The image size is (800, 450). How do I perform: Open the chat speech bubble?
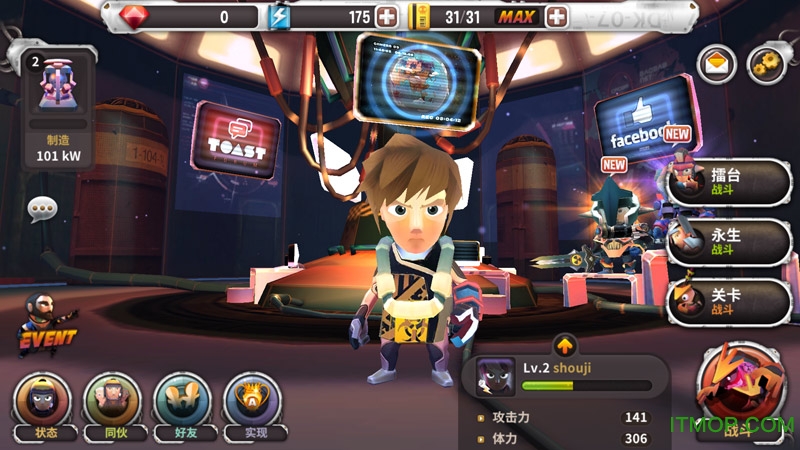42,209
